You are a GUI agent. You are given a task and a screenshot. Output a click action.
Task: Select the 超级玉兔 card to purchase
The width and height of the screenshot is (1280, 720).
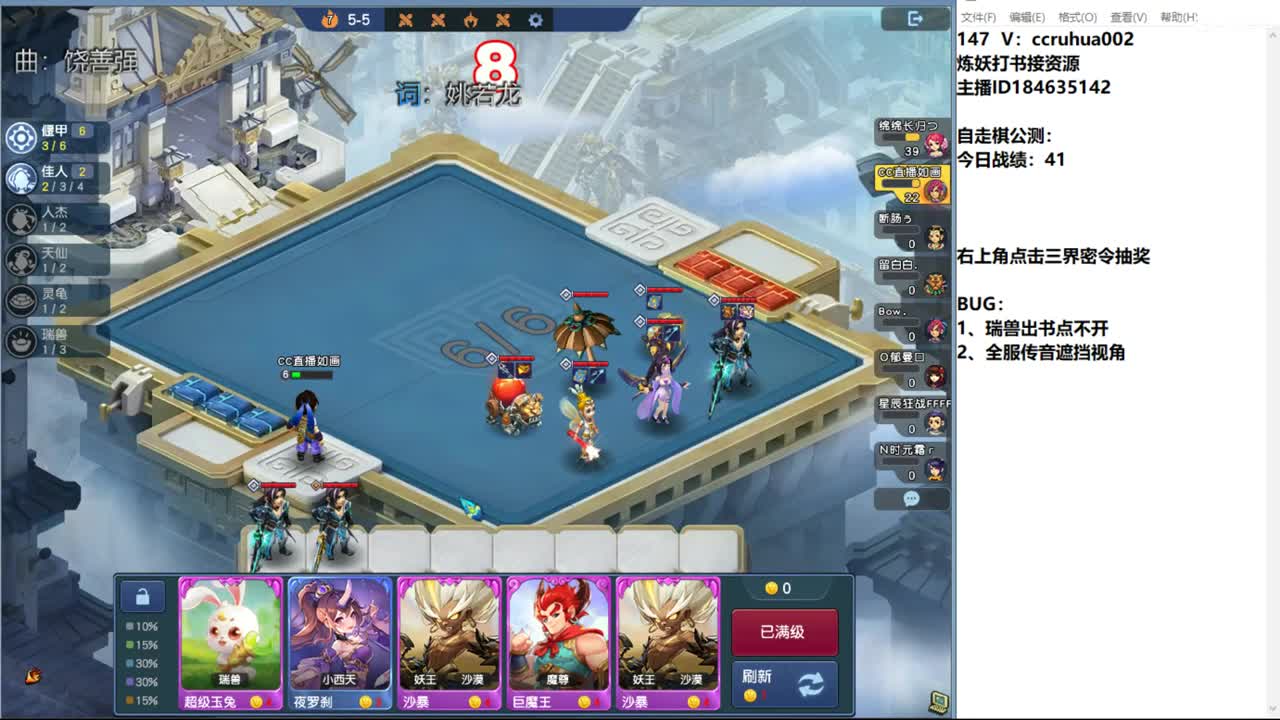pos(228,630)
